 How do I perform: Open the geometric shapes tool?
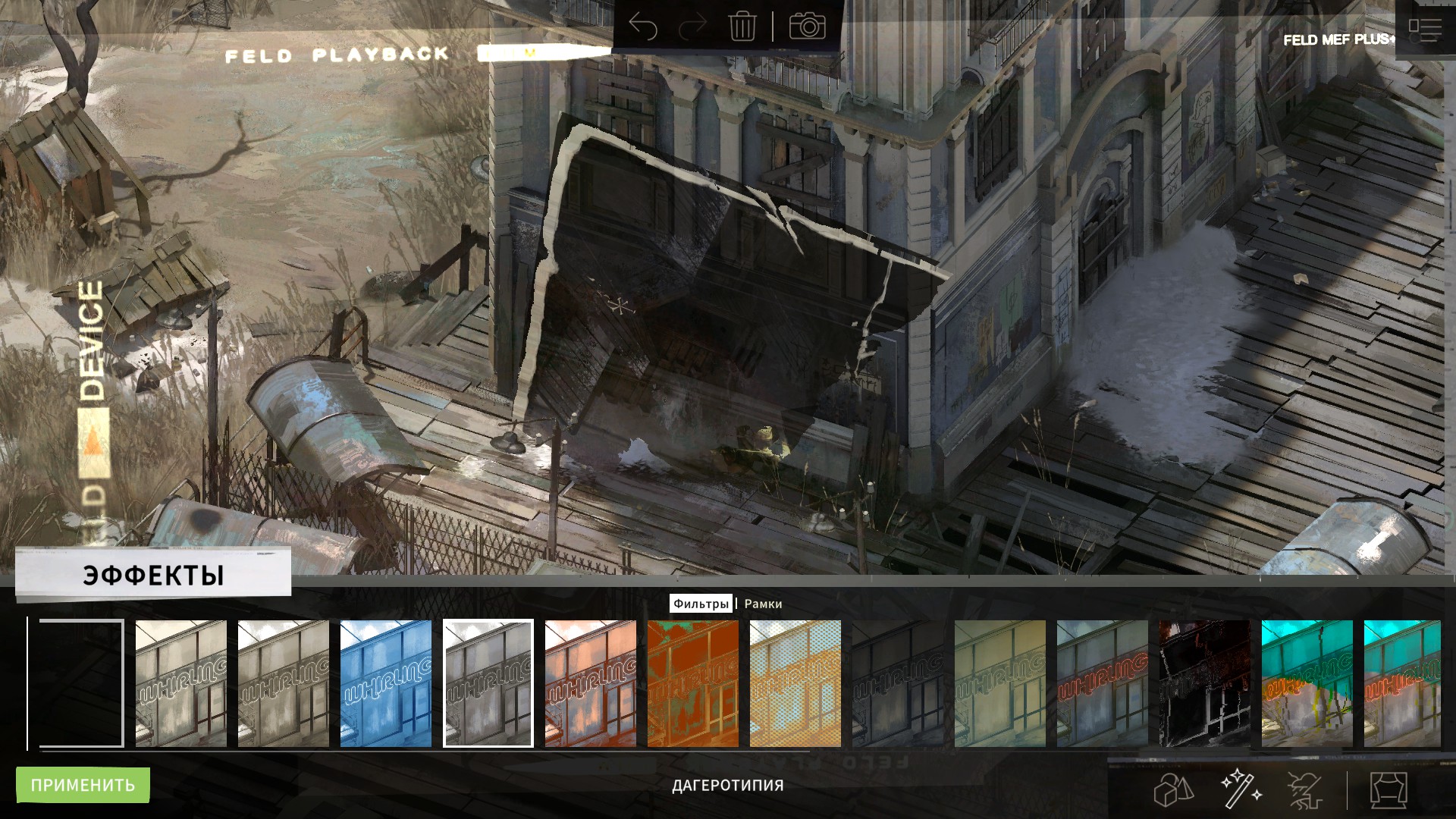click(1173, 789)
